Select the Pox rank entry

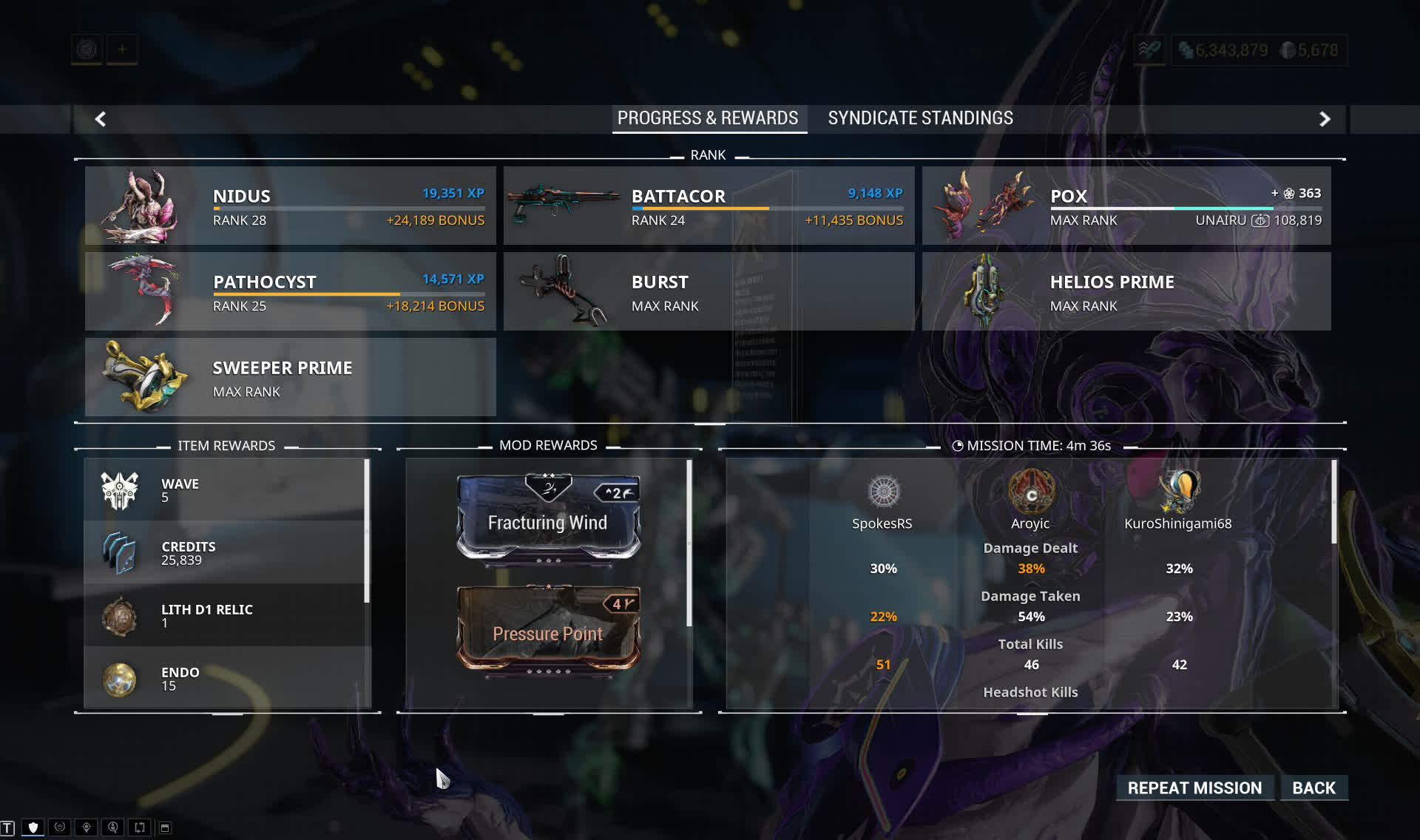pyautogui.click(x=1126, y=206)
